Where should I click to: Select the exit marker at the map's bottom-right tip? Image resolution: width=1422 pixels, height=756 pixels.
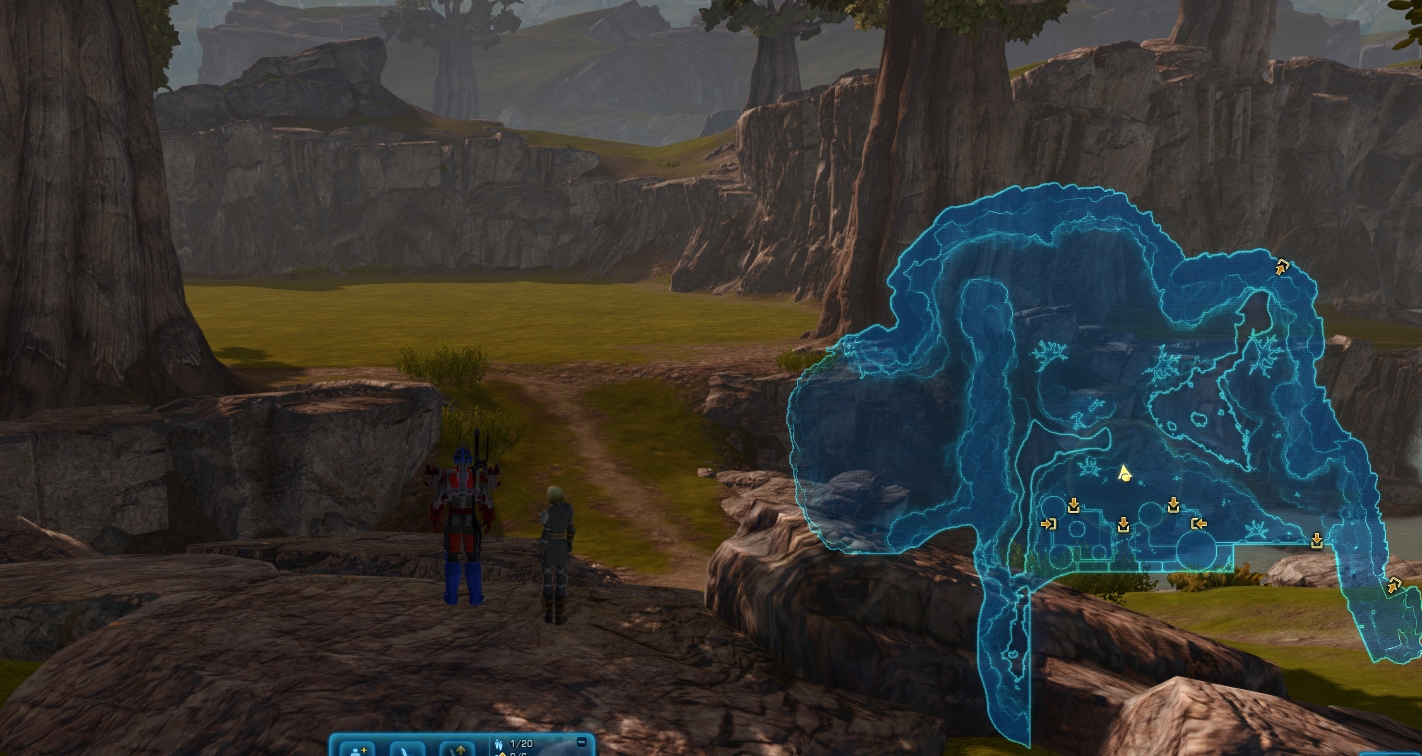point(1394,586)
